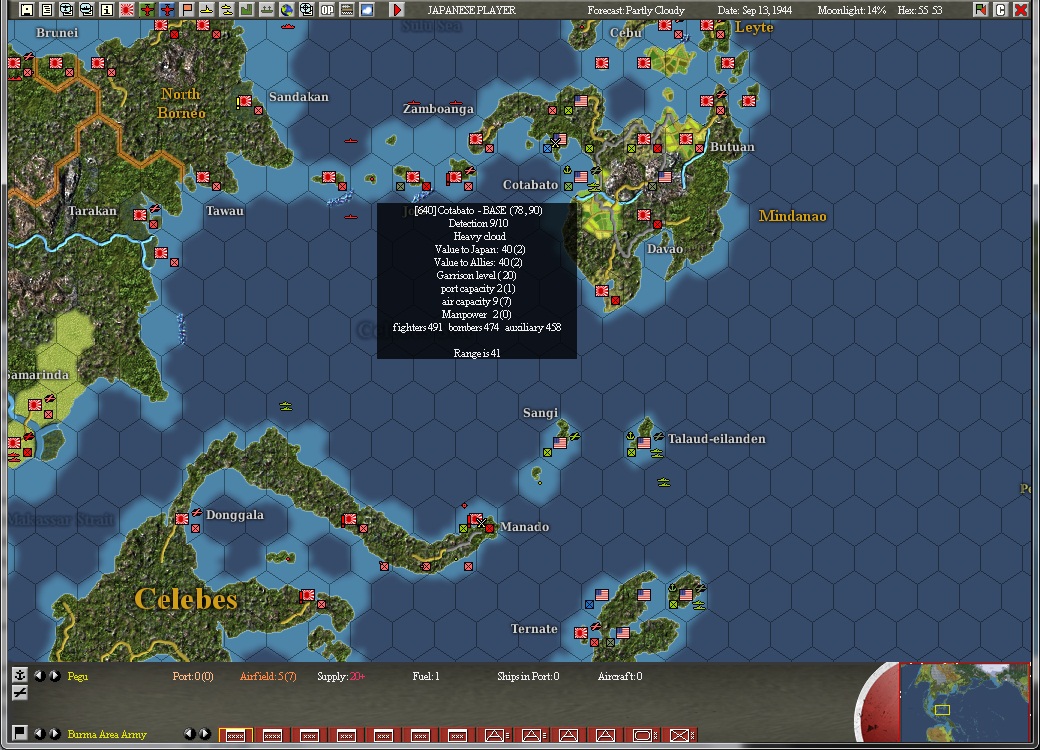Click the orange flag toolbar icon
1040x750 pixels.
pyautogui.click(x=187, y=10)
